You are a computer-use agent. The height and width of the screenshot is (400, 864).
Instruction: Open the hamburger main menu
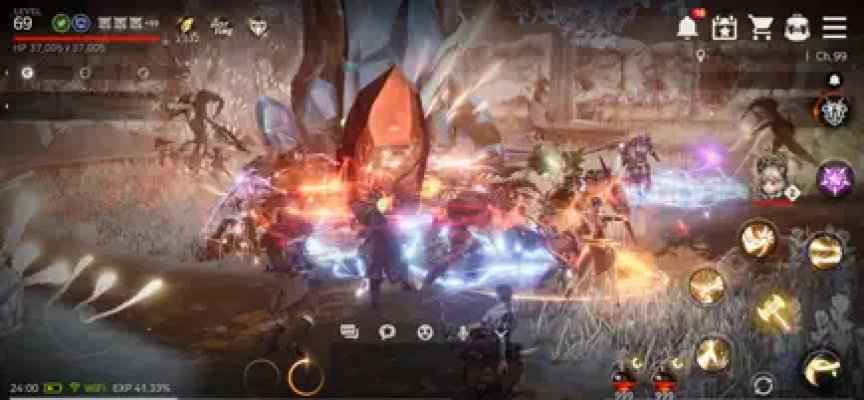(834, 27)
